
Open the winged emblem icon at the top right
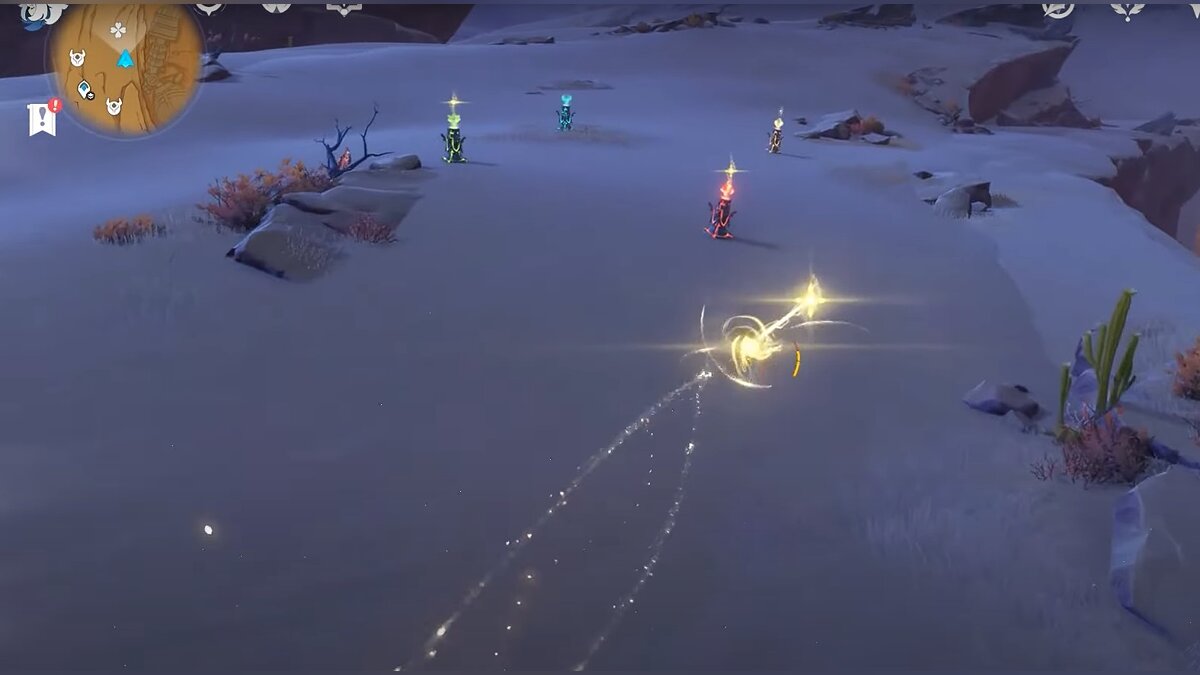(x=1127, y=10)
